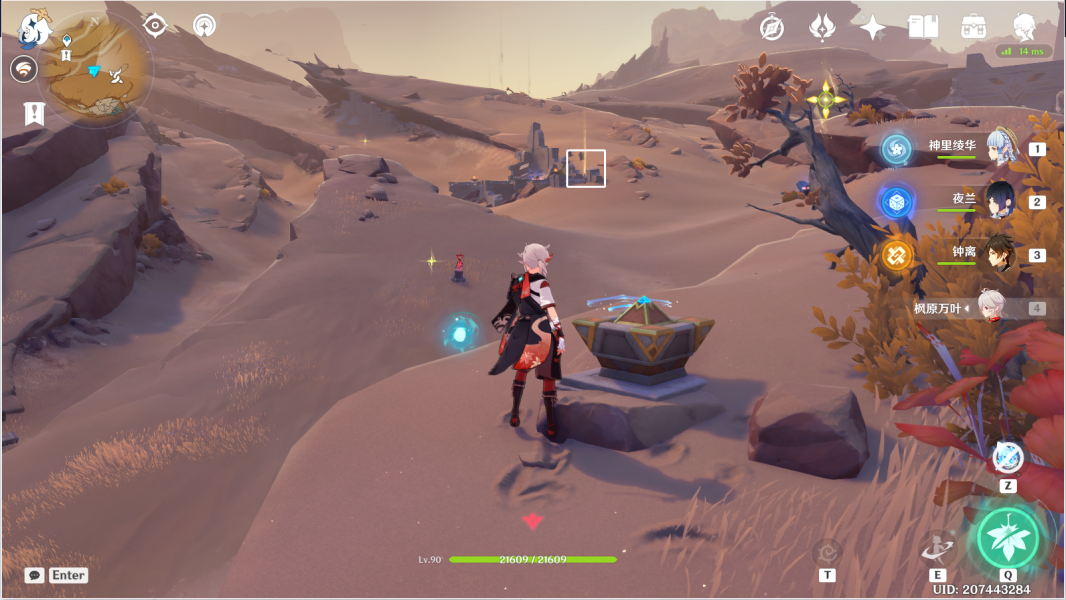Open the Paimon main menu
Viewport: 1066px width, 600px height.
(36, 28)
